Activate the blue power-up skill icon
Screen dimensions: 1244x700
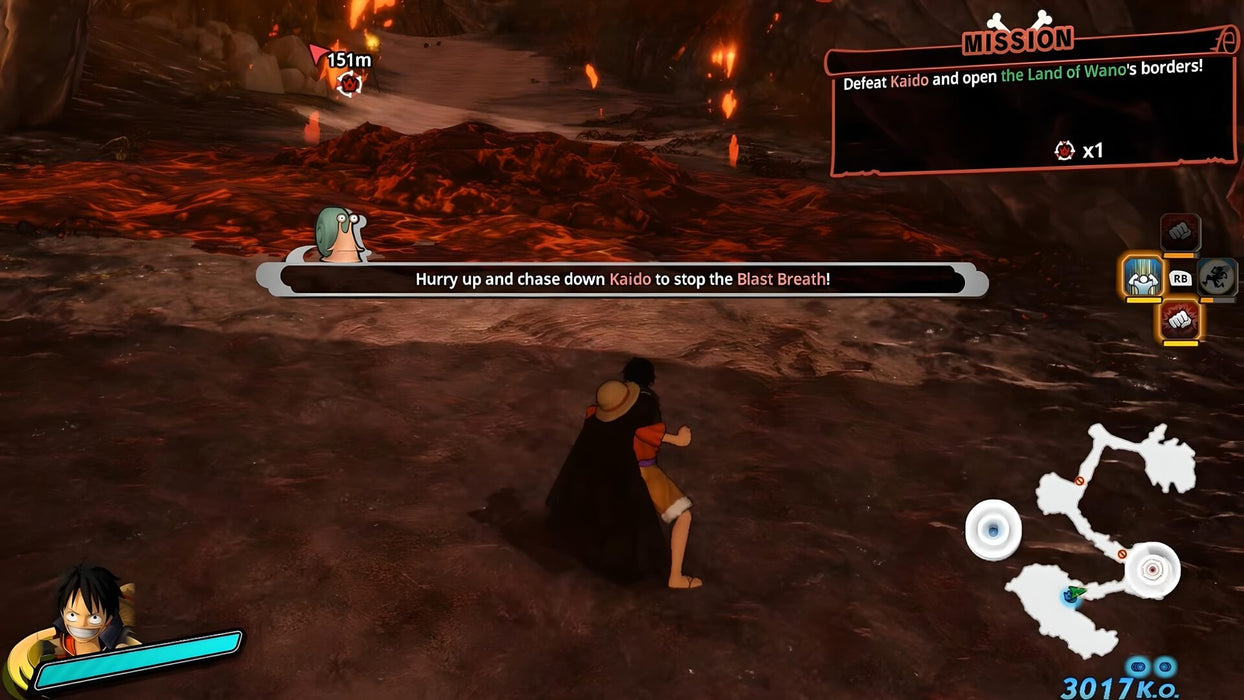click(x=1143, y=276)
